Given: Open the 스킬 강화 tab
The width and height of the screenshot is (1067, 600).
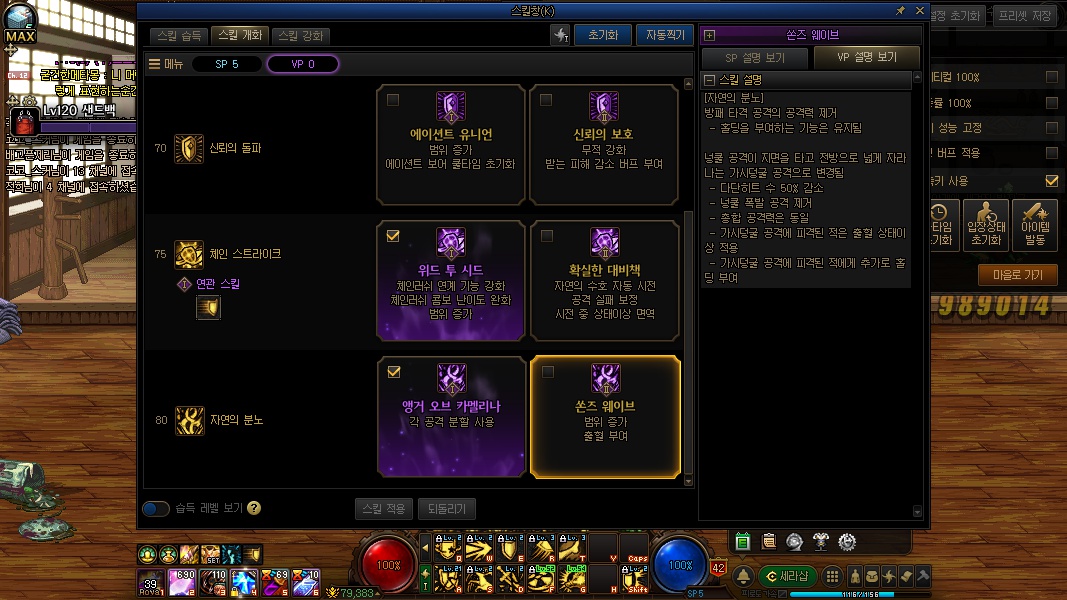Looking at the screenshot, I should 301,35.
